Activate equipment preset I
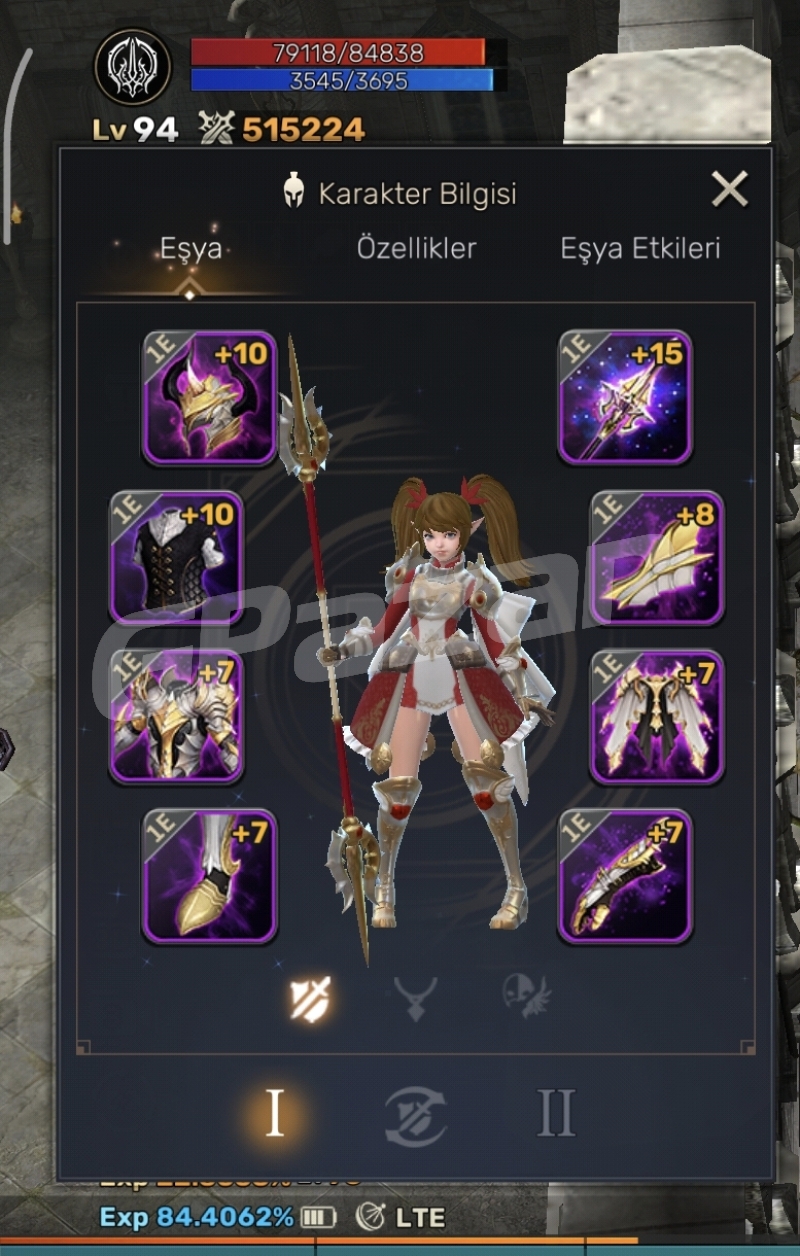This screenshot has width=800, height=1256. point(274,1114)
